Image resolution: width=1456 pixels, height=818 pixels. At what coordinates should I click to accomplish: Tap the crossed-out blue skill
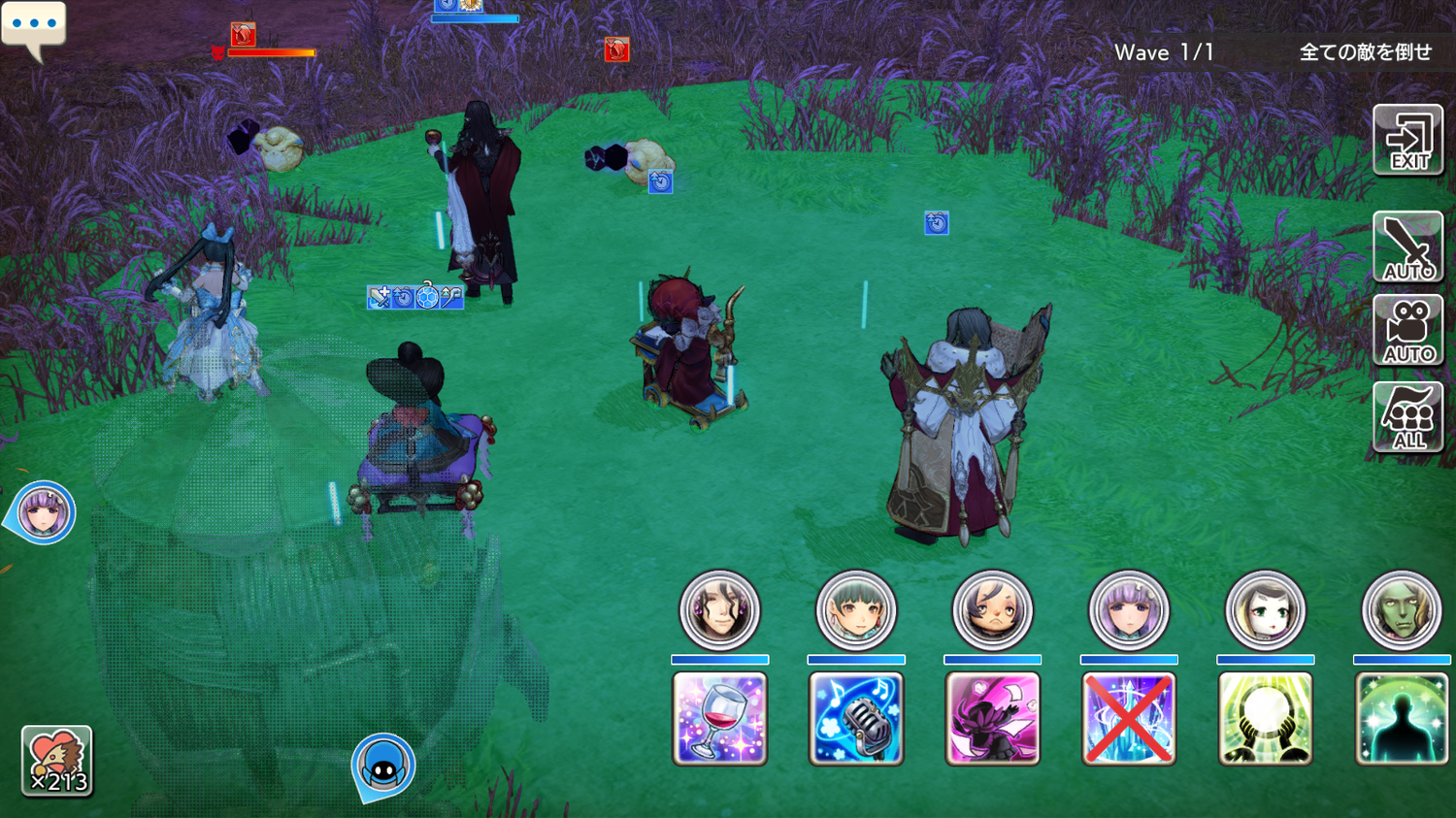pos(1129,718)
